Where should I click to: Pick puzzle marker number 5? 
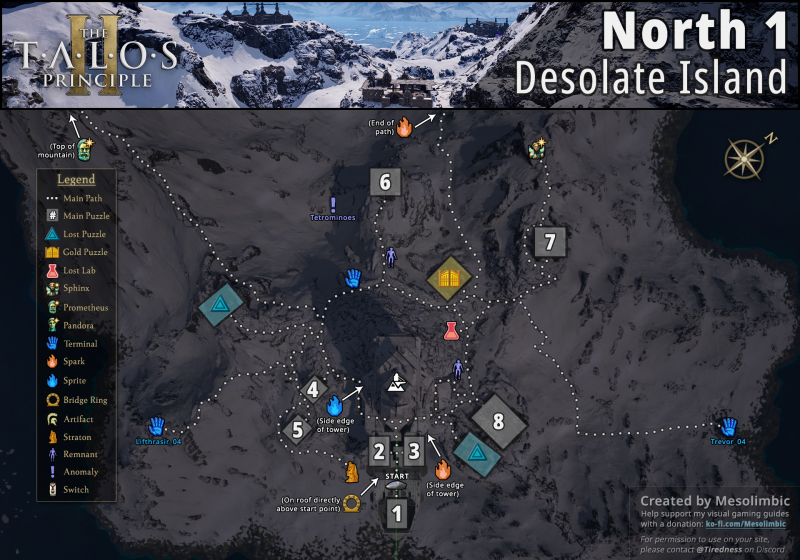tap(295, 430)
